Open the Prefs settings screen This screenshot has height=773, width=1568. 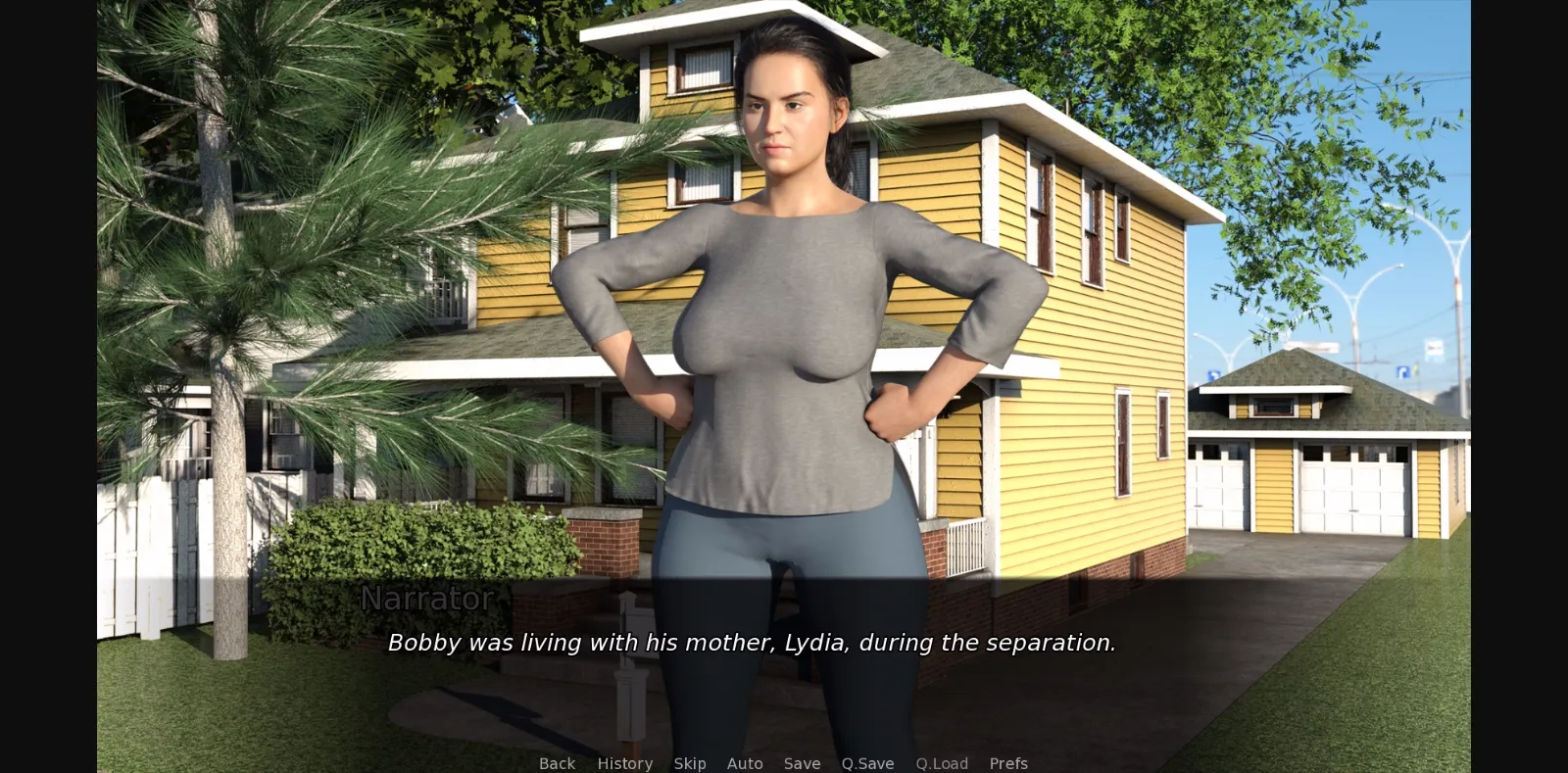coord(1008,763)
